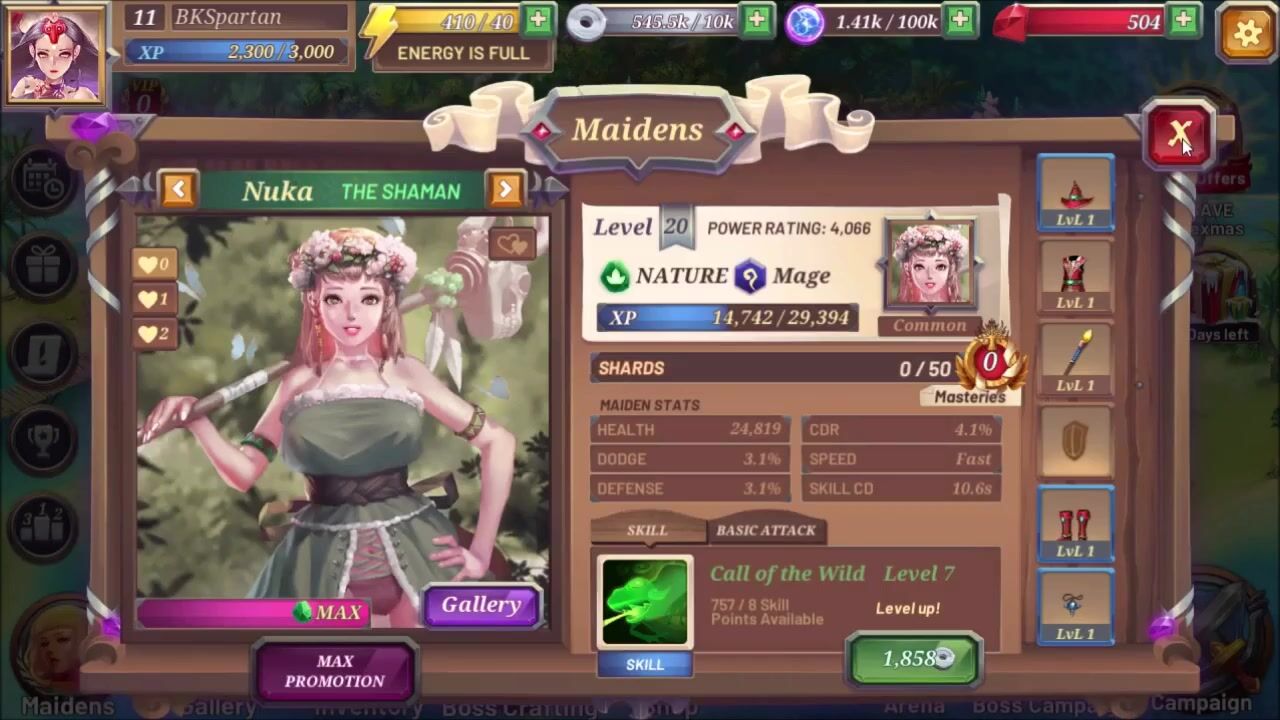Select the empty shield equipment slot

pyautogui.click(x=1075, y=441)
